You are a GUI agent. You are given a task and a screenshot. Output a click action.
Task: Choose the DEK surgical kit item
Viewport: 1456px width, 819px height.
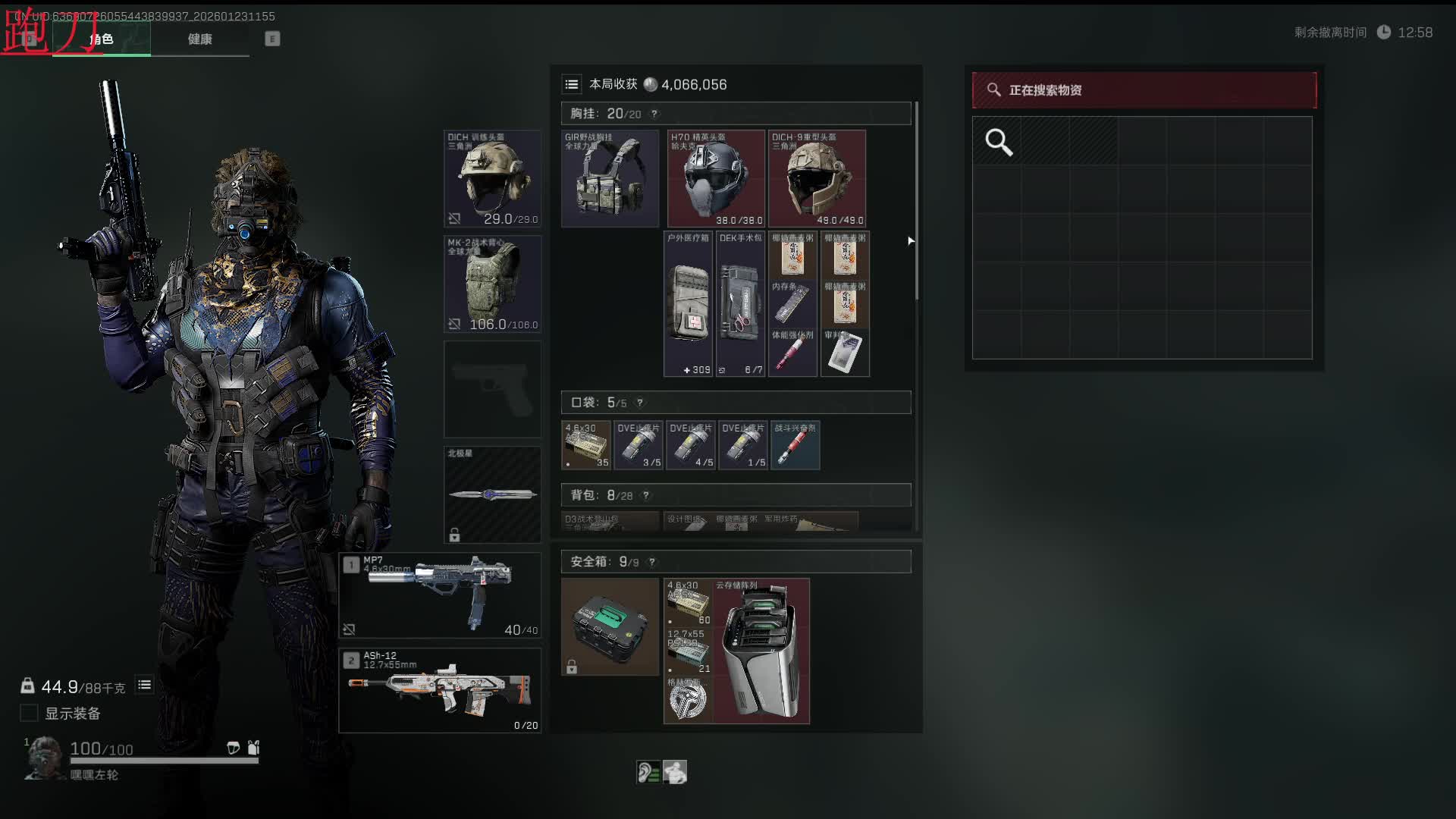[740, 304]
